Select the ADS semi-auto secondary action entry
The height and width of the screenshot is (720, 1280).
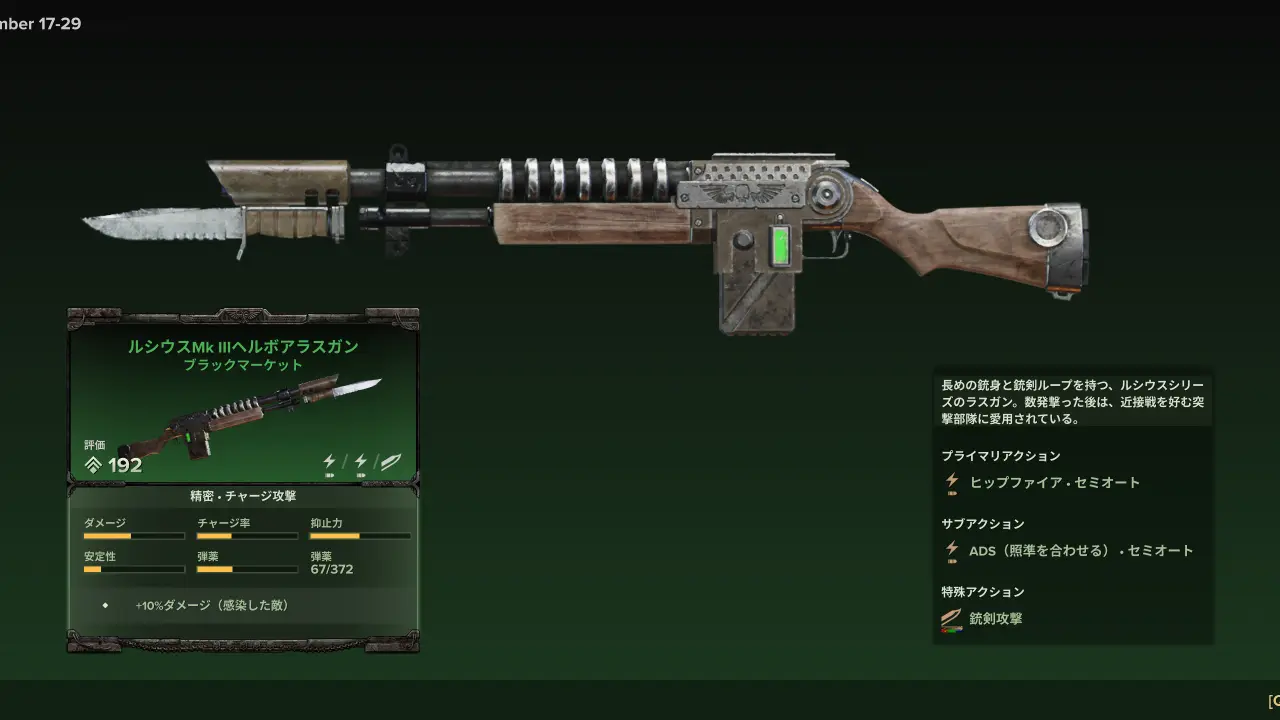pyautogui.click(x=1080, y=550)
